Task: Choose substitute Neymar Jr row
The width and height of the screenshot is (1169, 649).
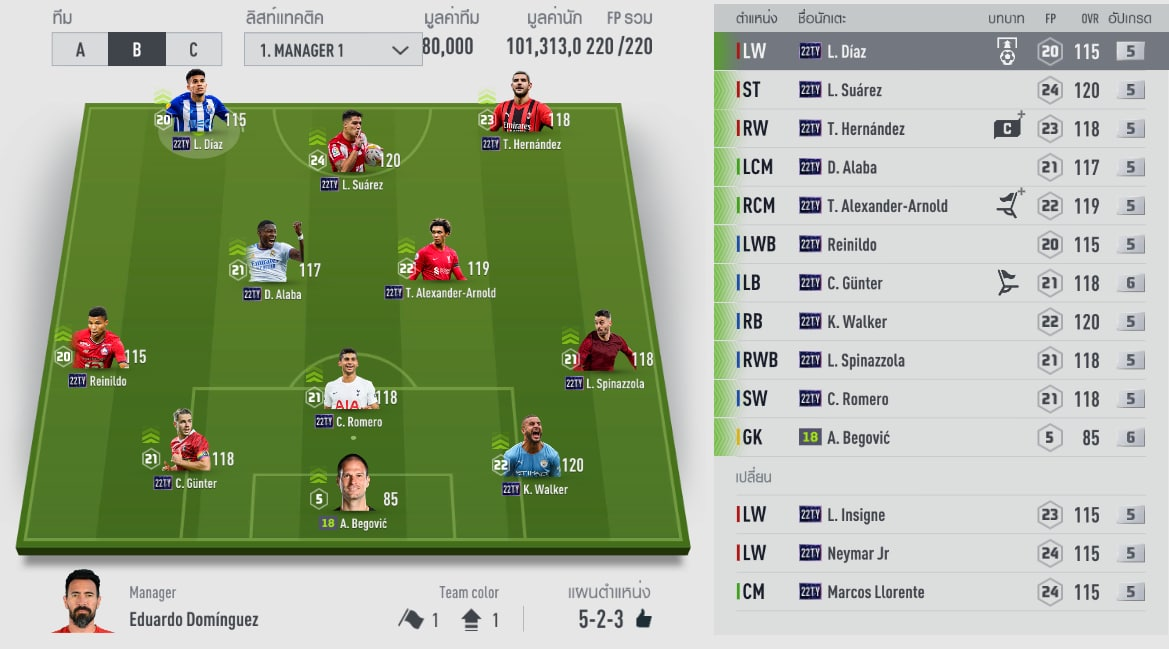Action: pos(940,553)
